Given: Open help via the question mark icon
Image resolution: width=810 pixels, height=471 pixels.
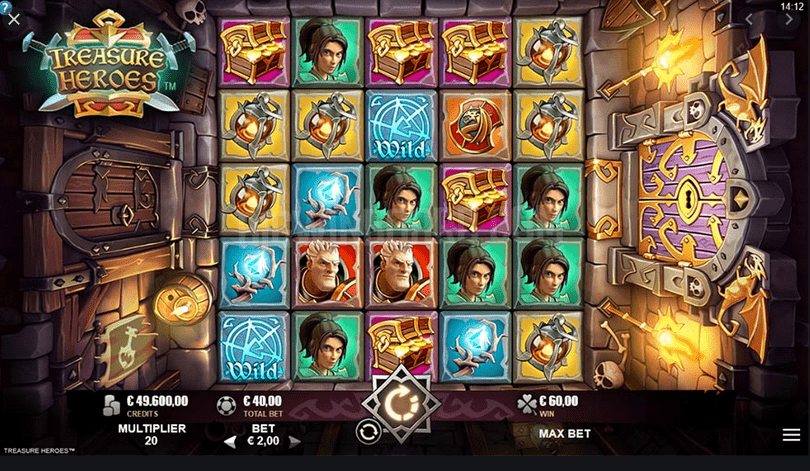Looking at the screenshot, I should pyautogui.click(x=4, y=7).
